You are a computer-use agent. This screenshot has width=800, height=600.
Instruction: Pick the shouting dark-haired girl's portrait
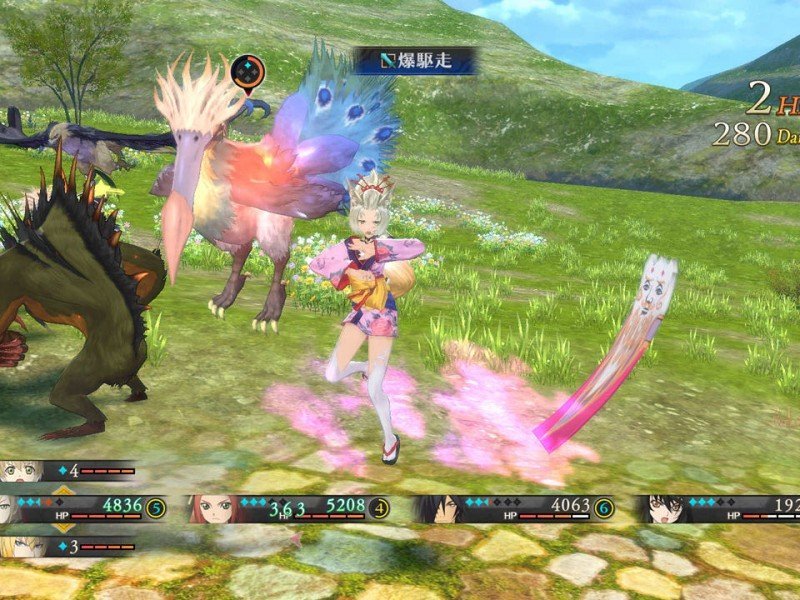[x=659, y=509]
